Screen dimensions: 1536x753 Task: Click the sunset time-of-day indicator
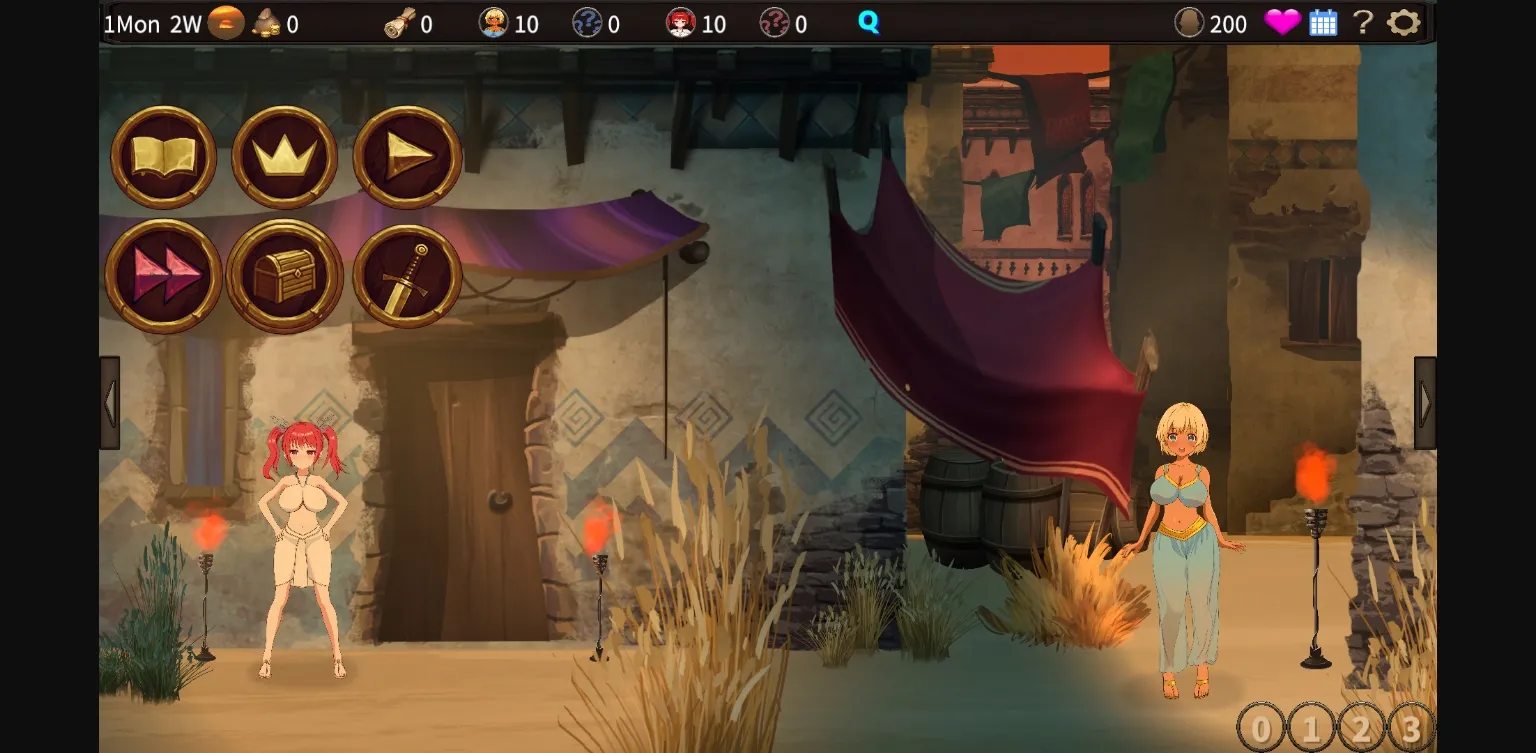click(225, 22)
